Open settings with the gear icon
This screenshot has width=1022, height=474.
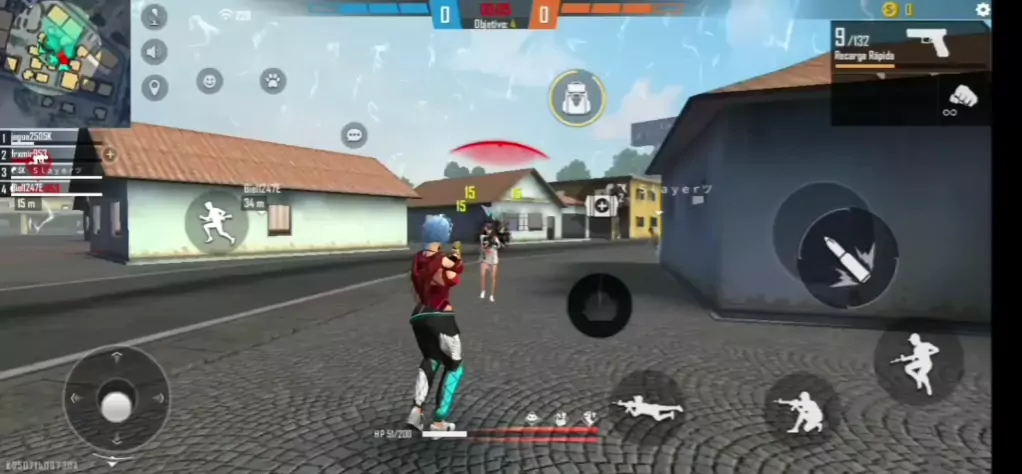(x=982, y=10)
